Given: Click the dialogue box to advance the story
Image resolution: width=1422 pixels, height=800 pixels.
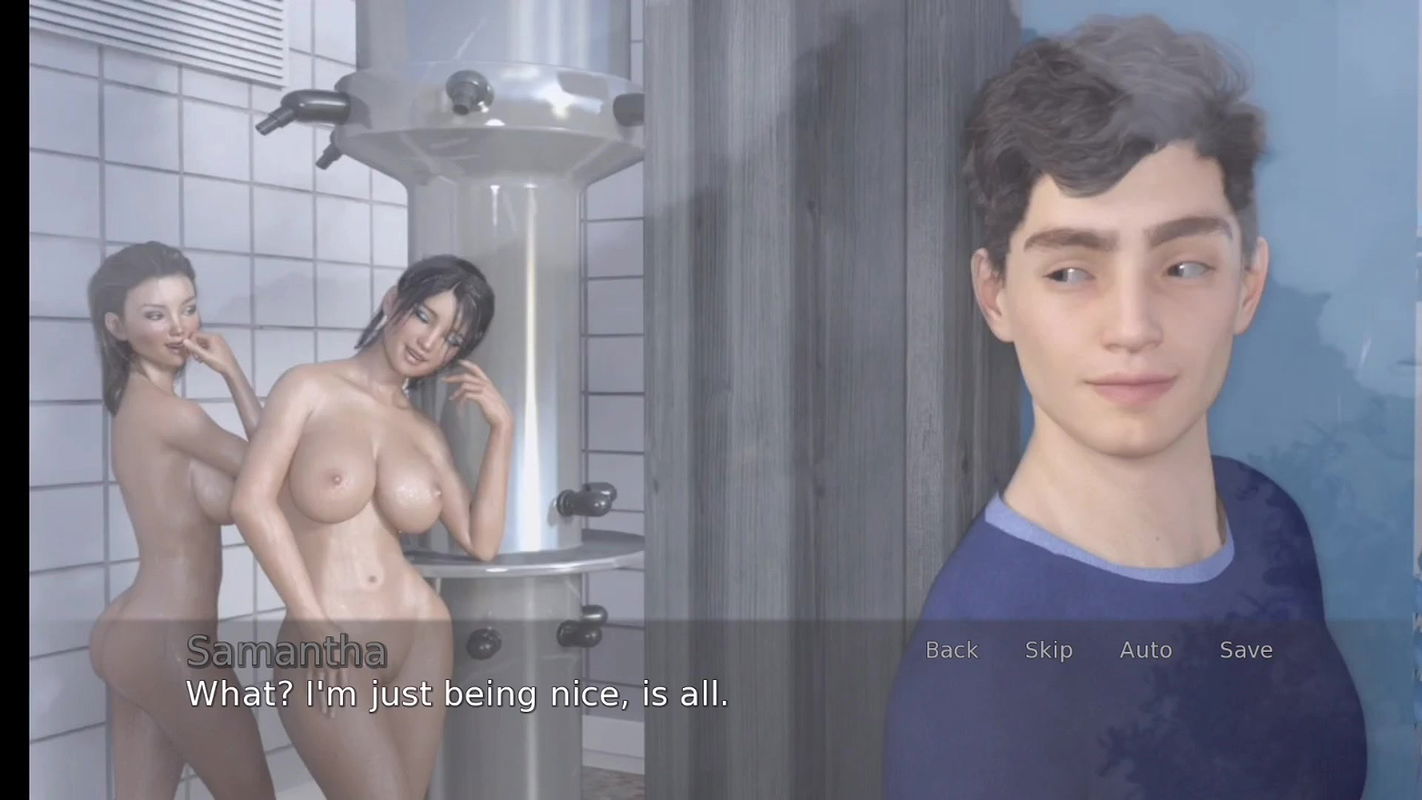Looking at the screenshot, I should 456,694.
